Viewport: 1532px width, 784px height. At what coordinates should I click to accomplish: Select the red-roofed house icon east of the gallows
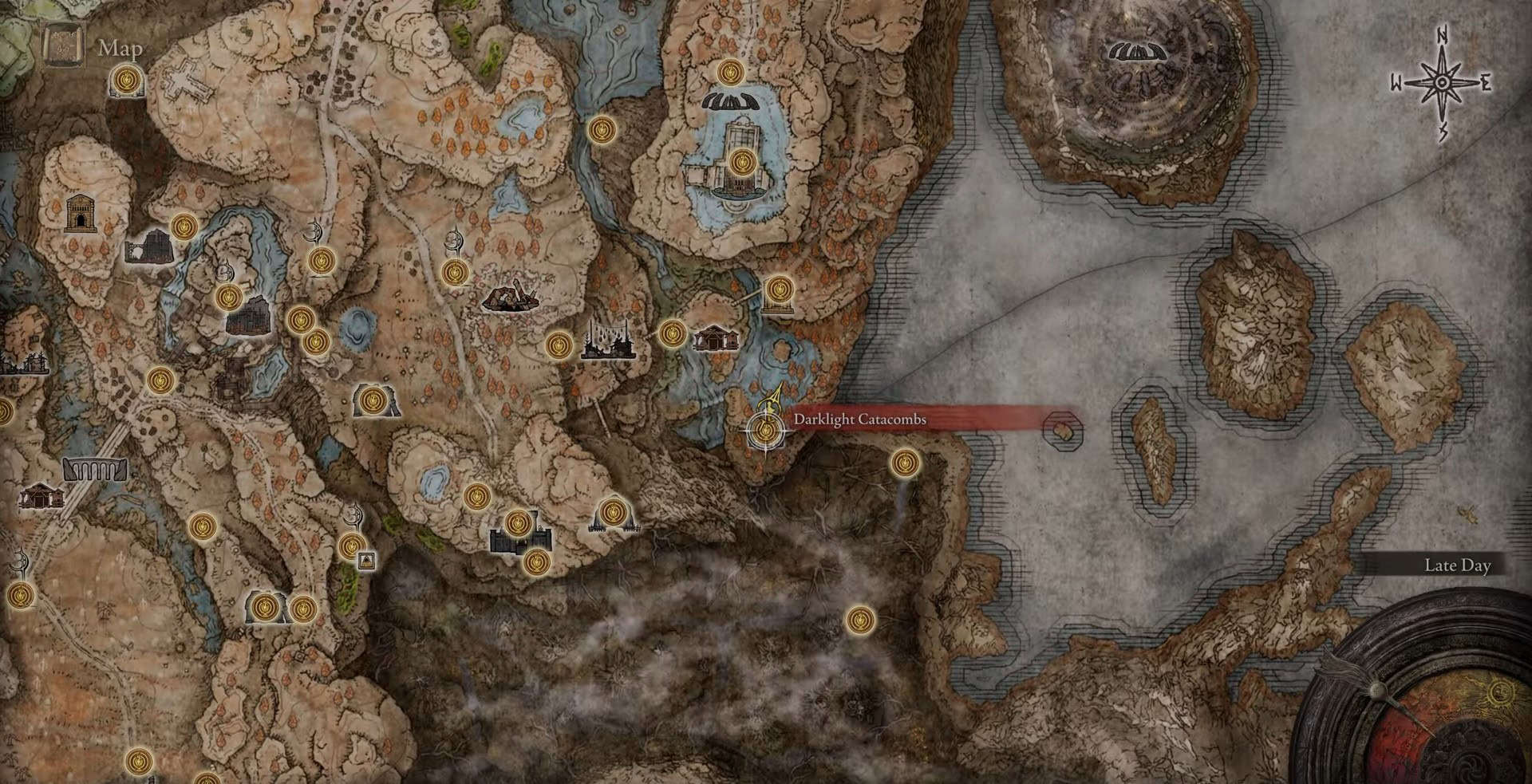tap(715, 340)
